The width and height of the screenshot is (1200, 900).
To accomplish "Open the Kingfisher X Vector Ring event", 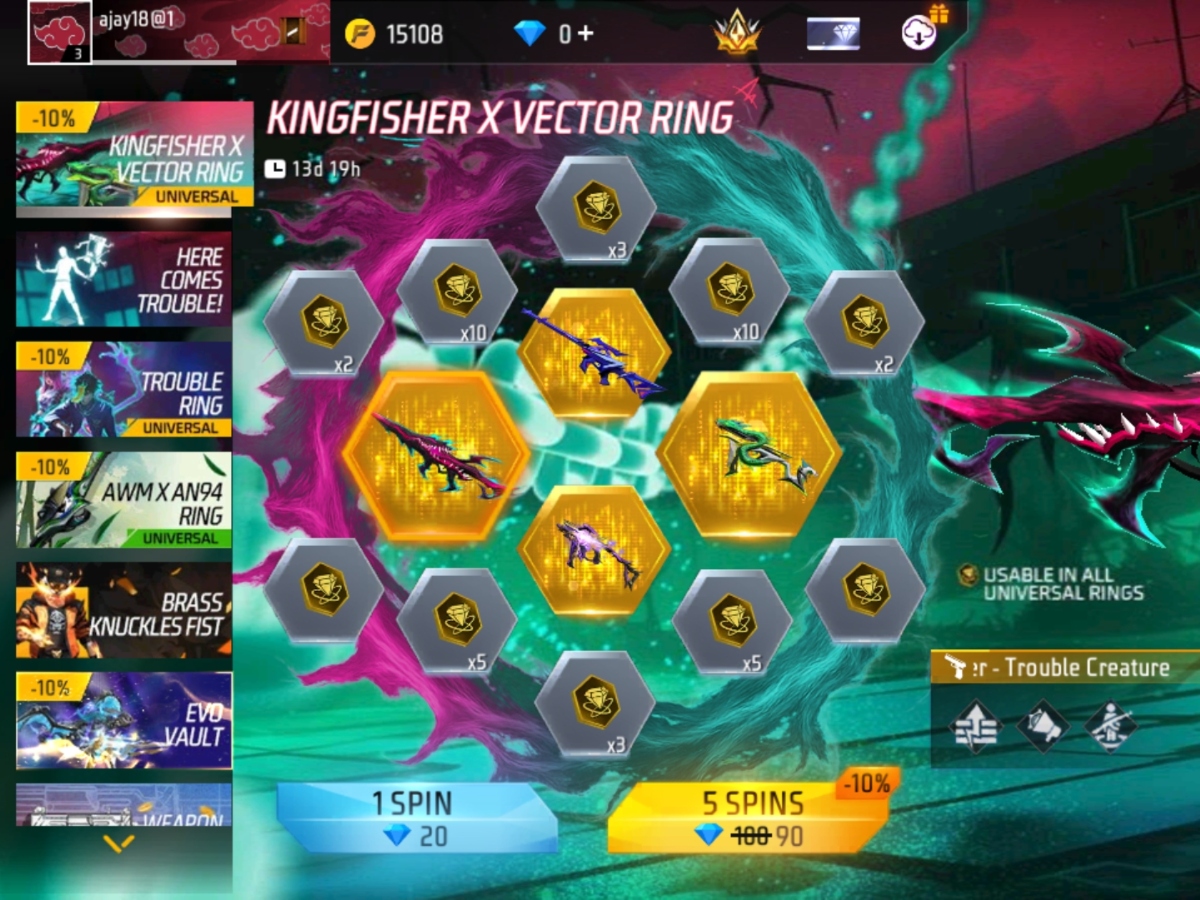I will click(134, 155).
